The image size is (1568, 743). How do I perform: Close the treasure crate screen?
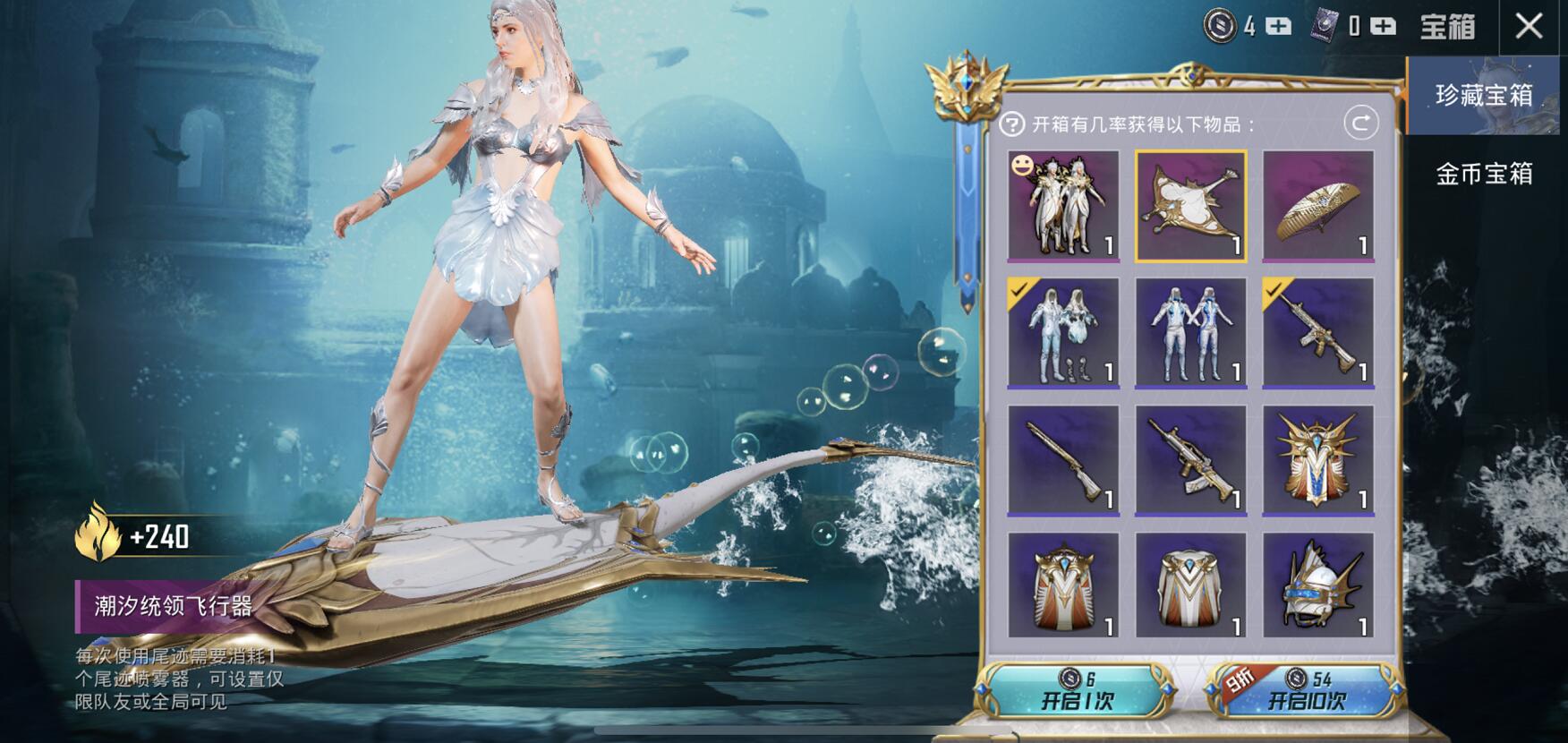[1529, 26]
